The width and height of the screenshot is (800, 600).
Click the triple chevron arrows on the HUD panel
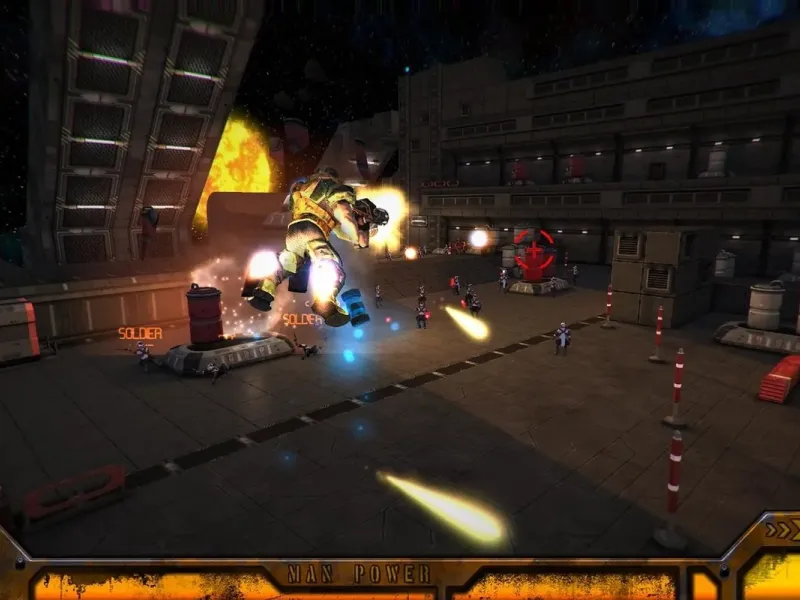[779, 531]
